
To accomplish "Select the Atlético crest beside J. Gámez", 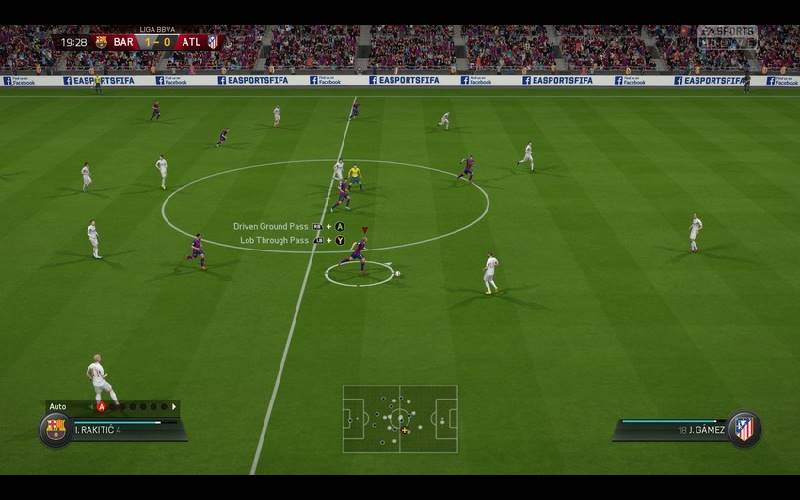I will pos(743,429).
